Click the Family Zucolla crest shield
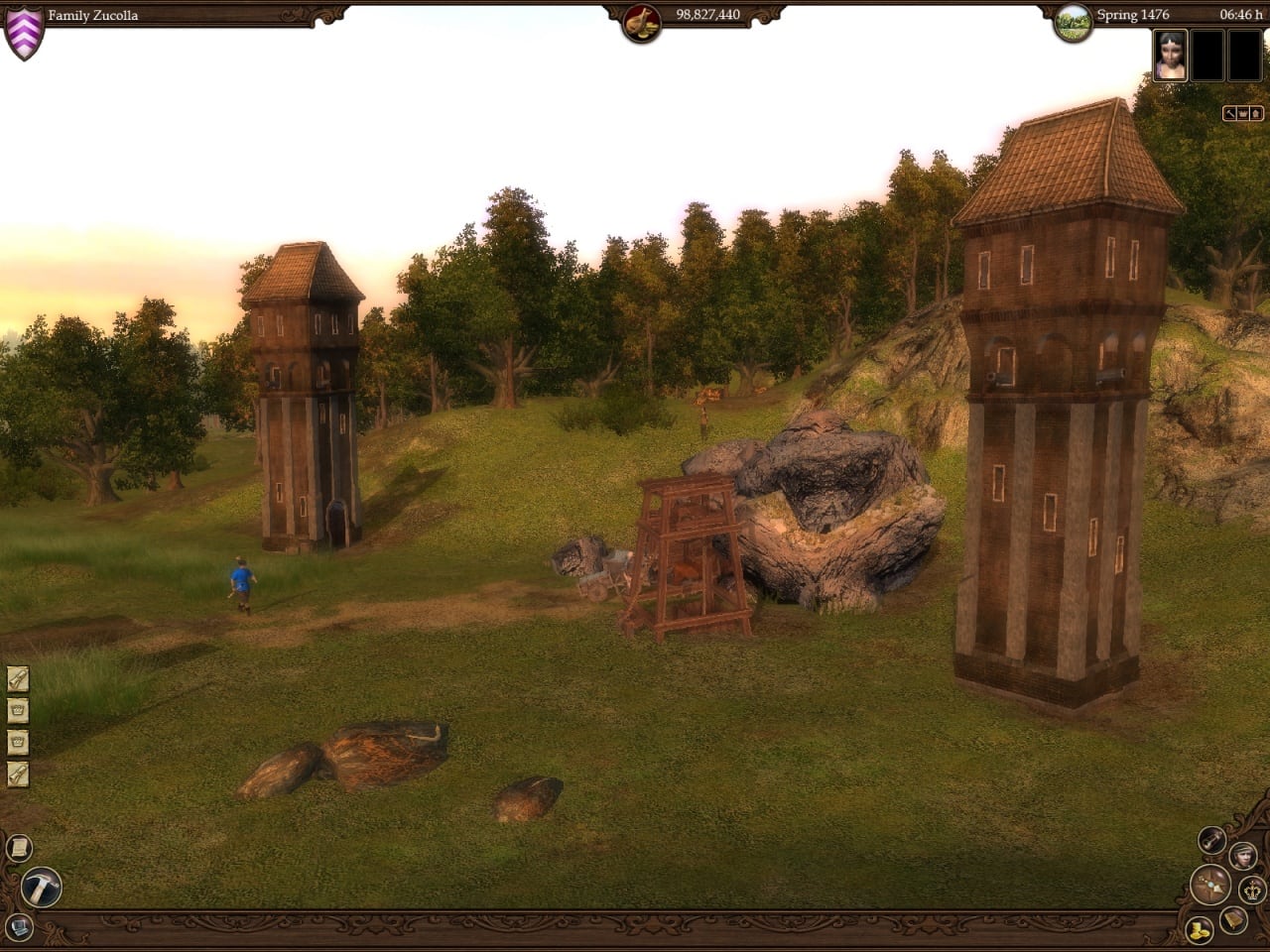This screenshot has height=952, width=1270. (24, 33)
